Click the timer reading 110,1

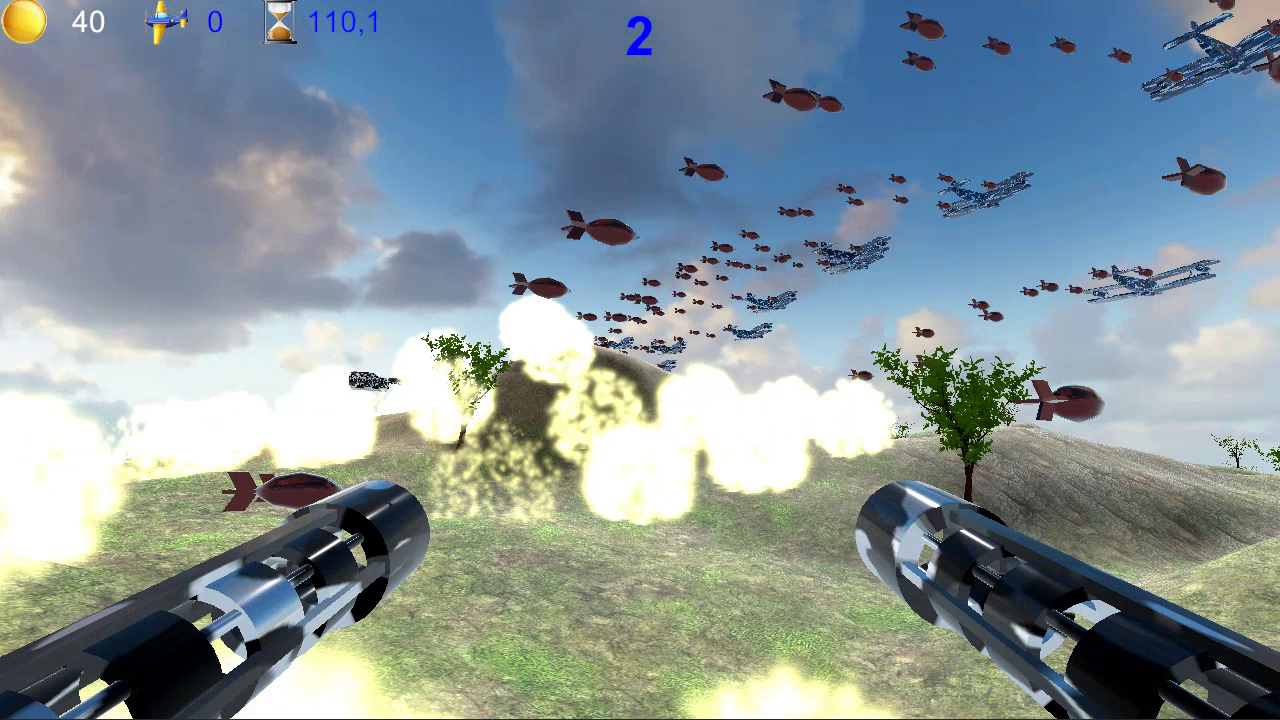point(345,22)
